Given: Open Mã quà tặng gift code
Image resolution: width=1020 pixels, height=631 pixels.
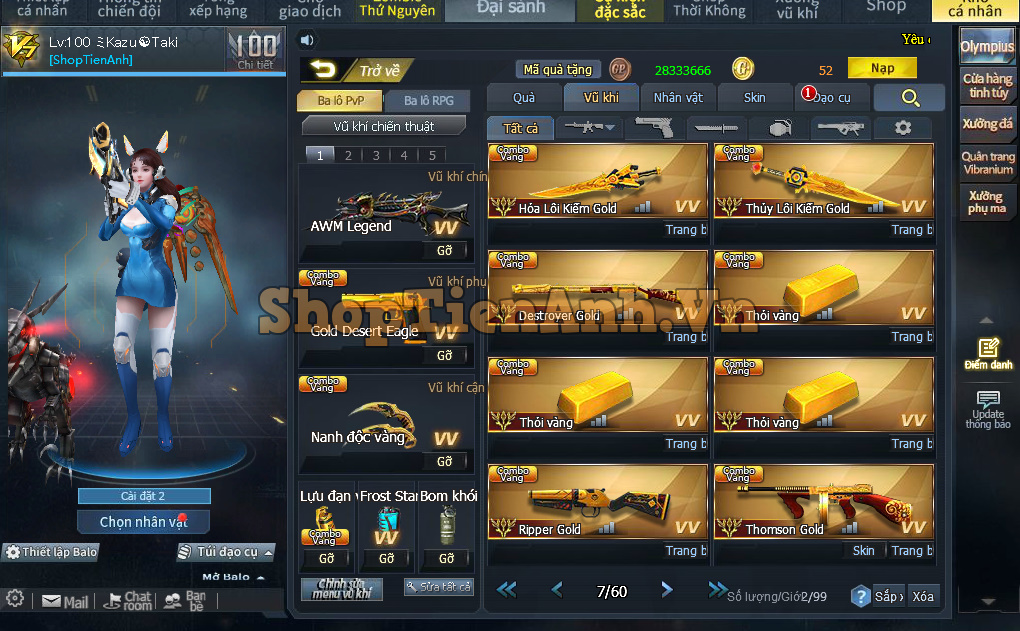Looking at the screenshot, I should [x=558, y=70].
